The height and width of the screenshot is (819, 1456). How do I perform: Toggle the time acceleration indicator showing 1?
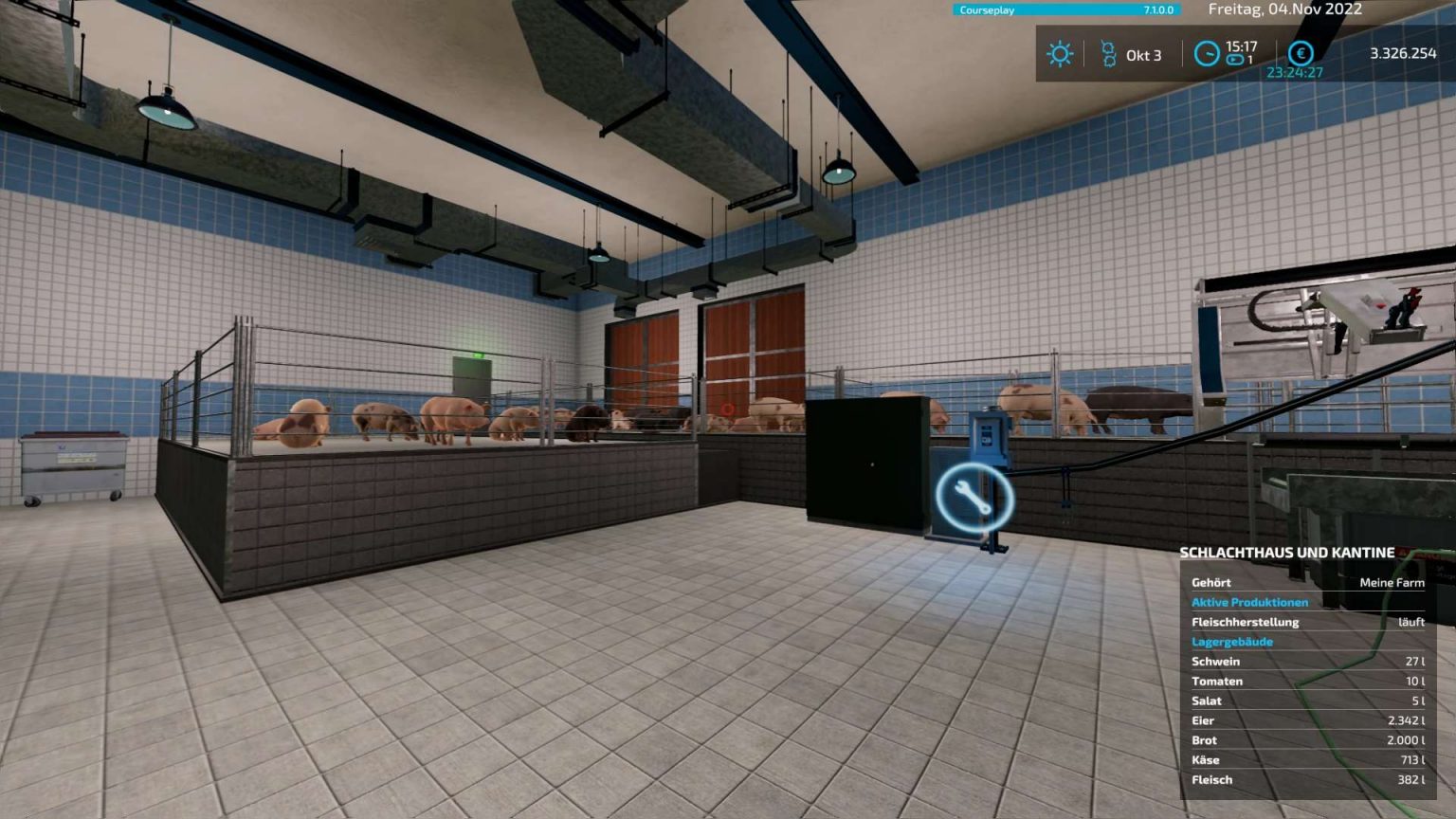(1250, 60)
